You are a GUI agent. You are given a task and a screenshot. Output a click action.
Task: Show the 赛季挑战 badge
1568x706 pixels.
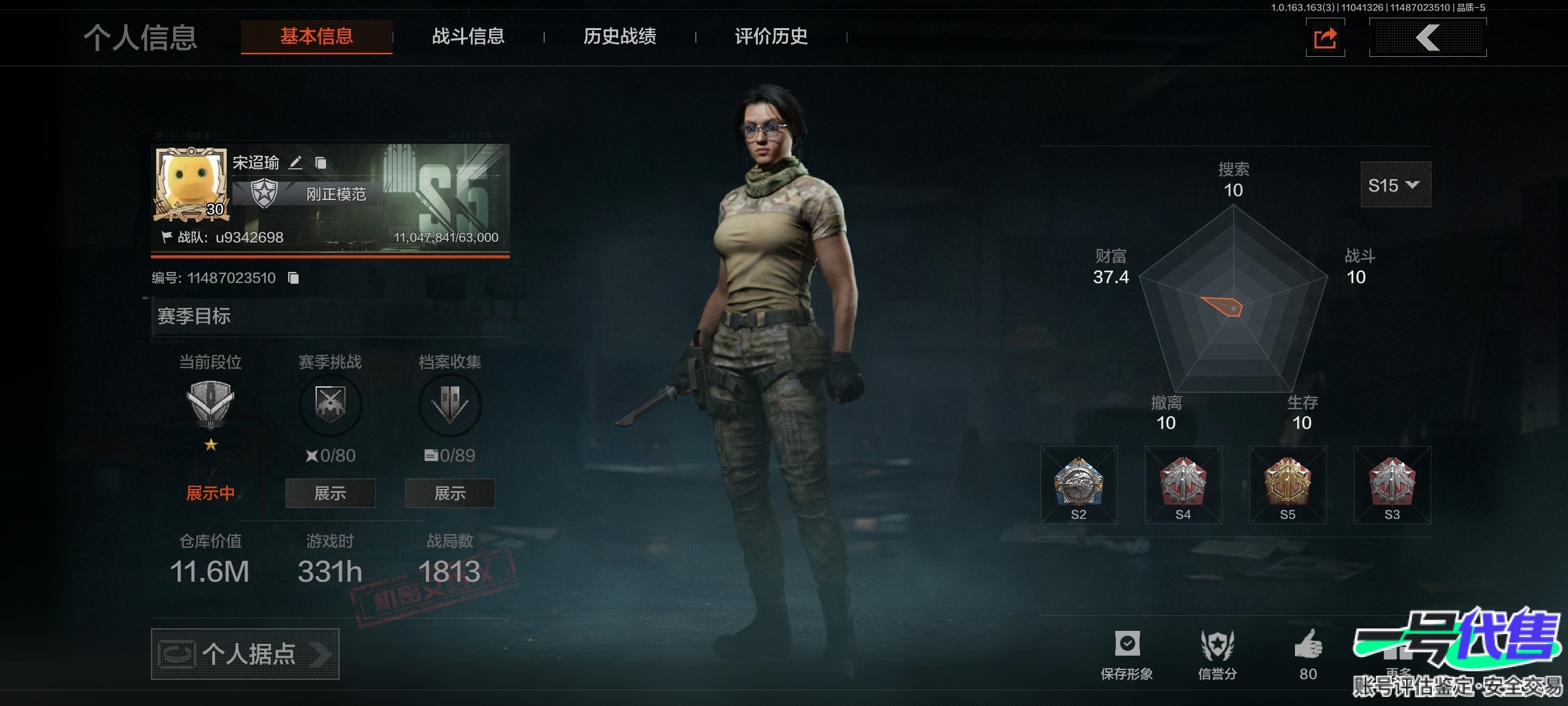tap(330, 493)
